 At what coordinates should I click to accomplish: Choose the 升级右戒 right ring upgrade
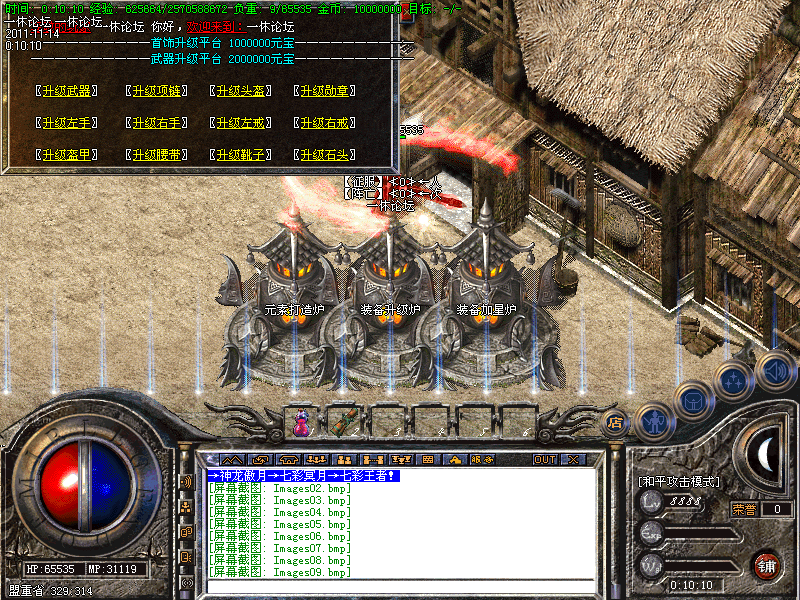[x=325, y=123]
